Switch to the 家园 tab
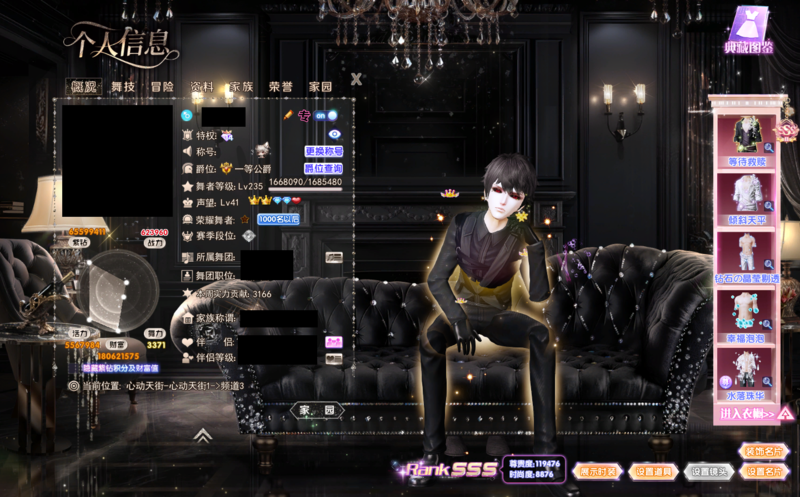This screenshot has width=800, height=497. coord(320,87)
